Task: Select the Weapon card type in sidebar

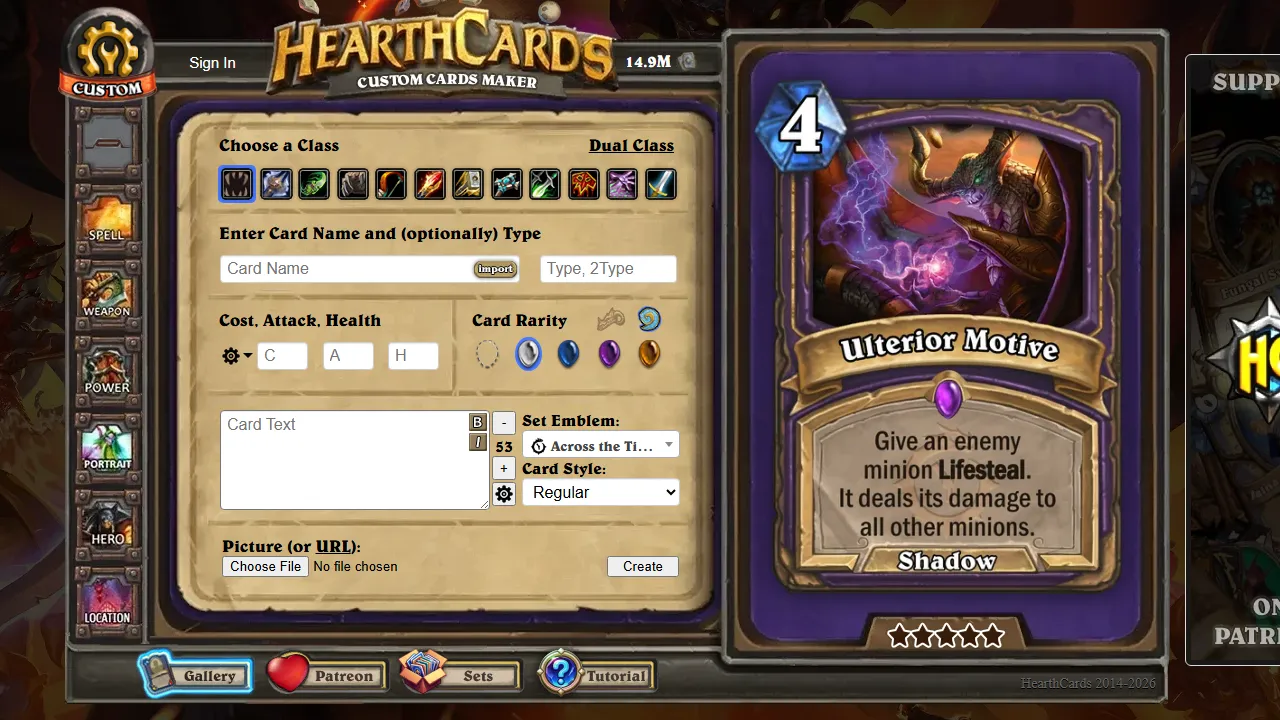Action: [x=107, y=293]
